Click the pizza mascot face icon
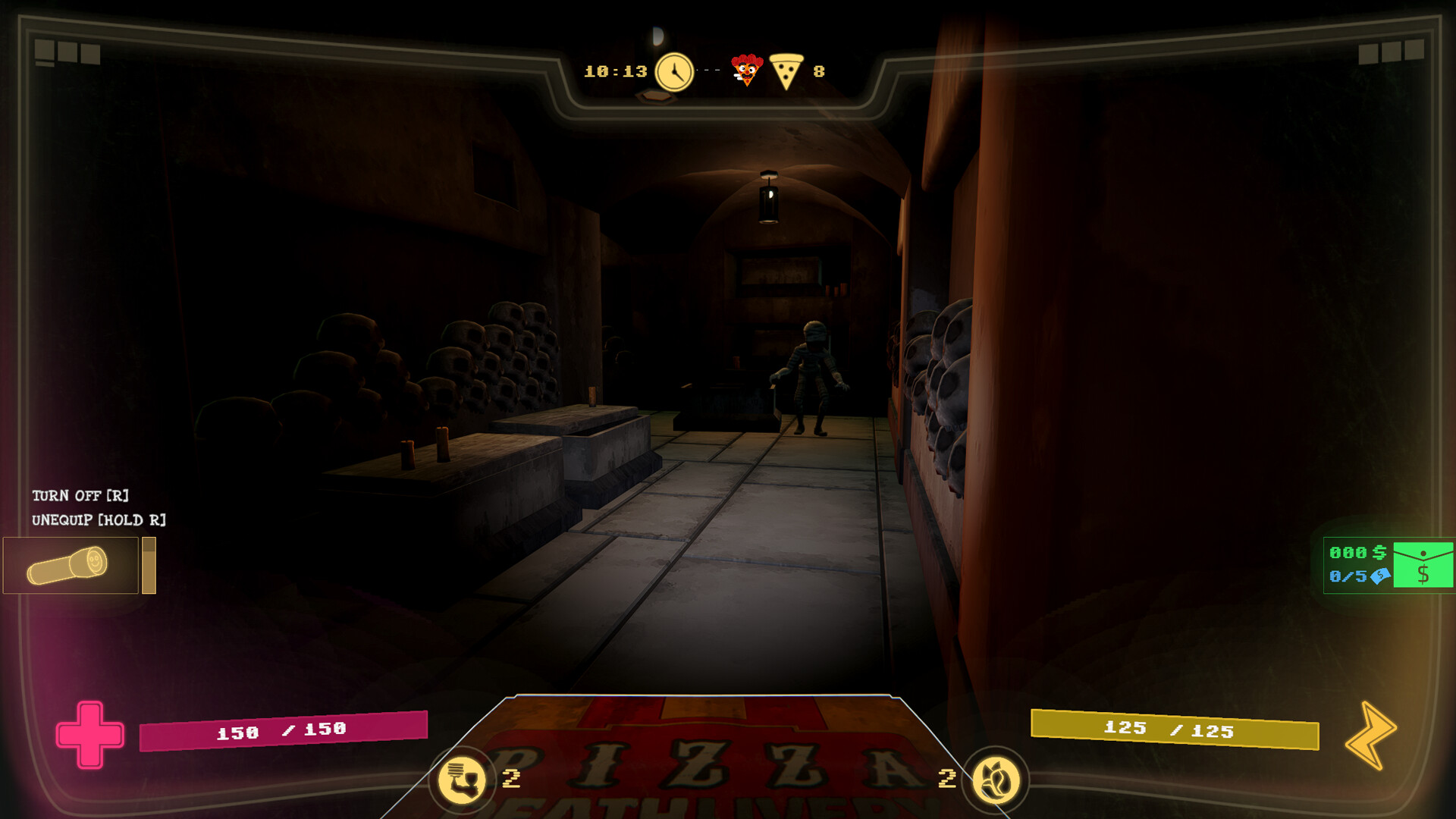 click(746, 71)
